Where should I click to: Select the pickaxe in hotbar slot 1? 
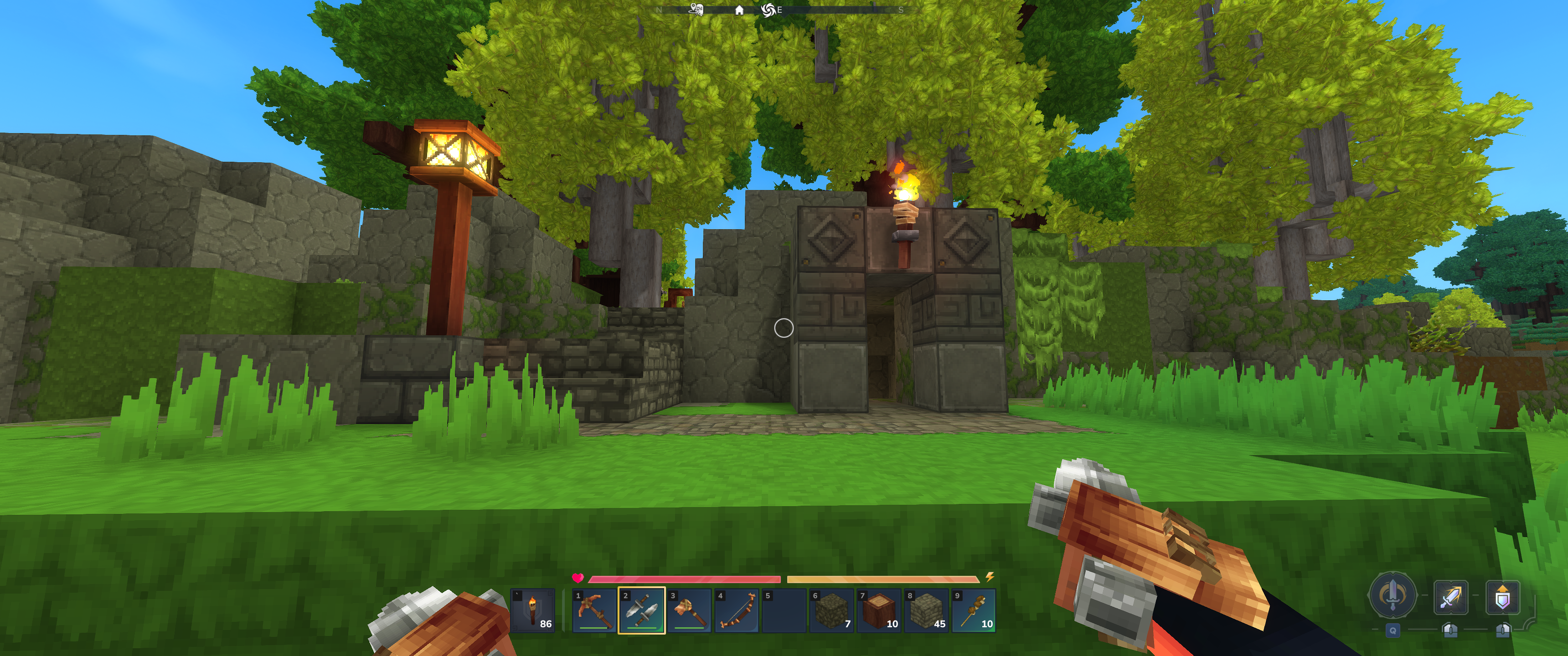[x=593, y=610]
